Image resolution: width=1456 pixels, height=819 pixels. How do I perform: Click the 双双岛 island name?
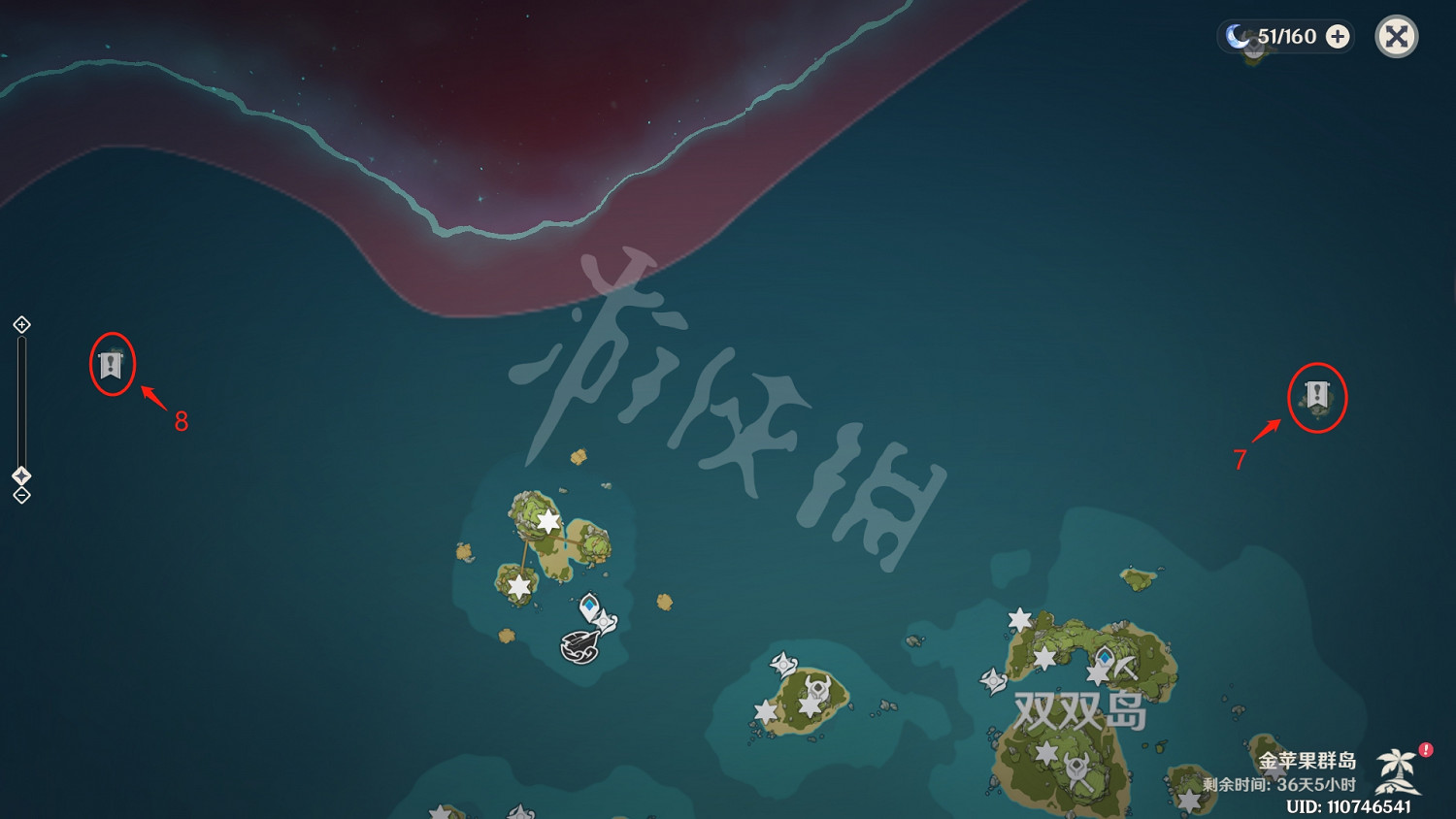click(x=1080, y=711)
